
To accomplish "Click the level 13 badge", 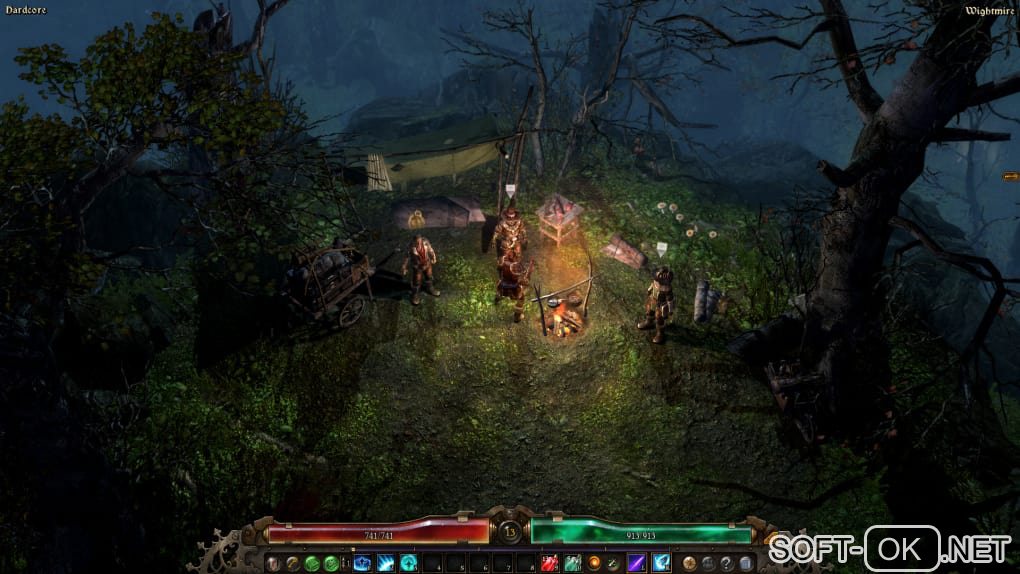I will 510,532.
